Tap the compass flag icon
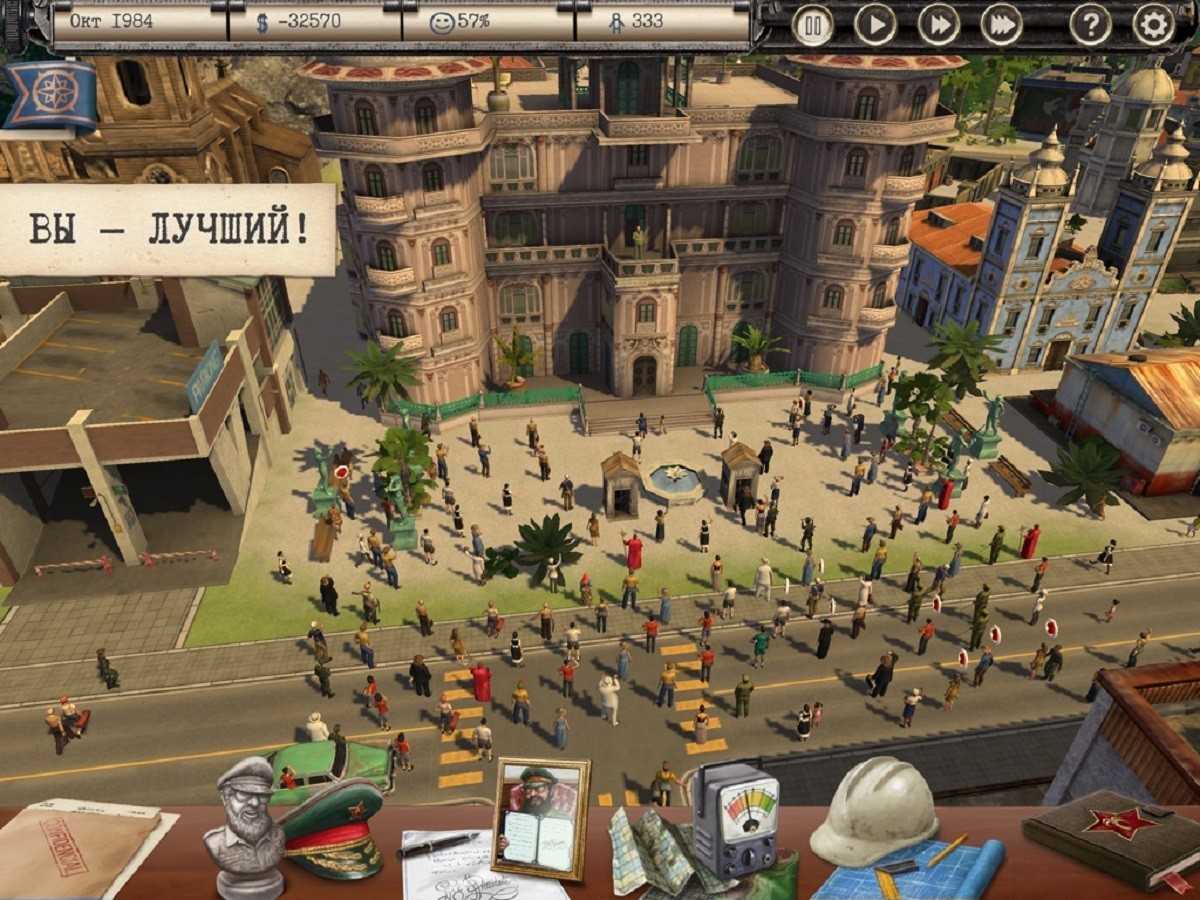This screenshot has width=1200, height=900. 49,95
